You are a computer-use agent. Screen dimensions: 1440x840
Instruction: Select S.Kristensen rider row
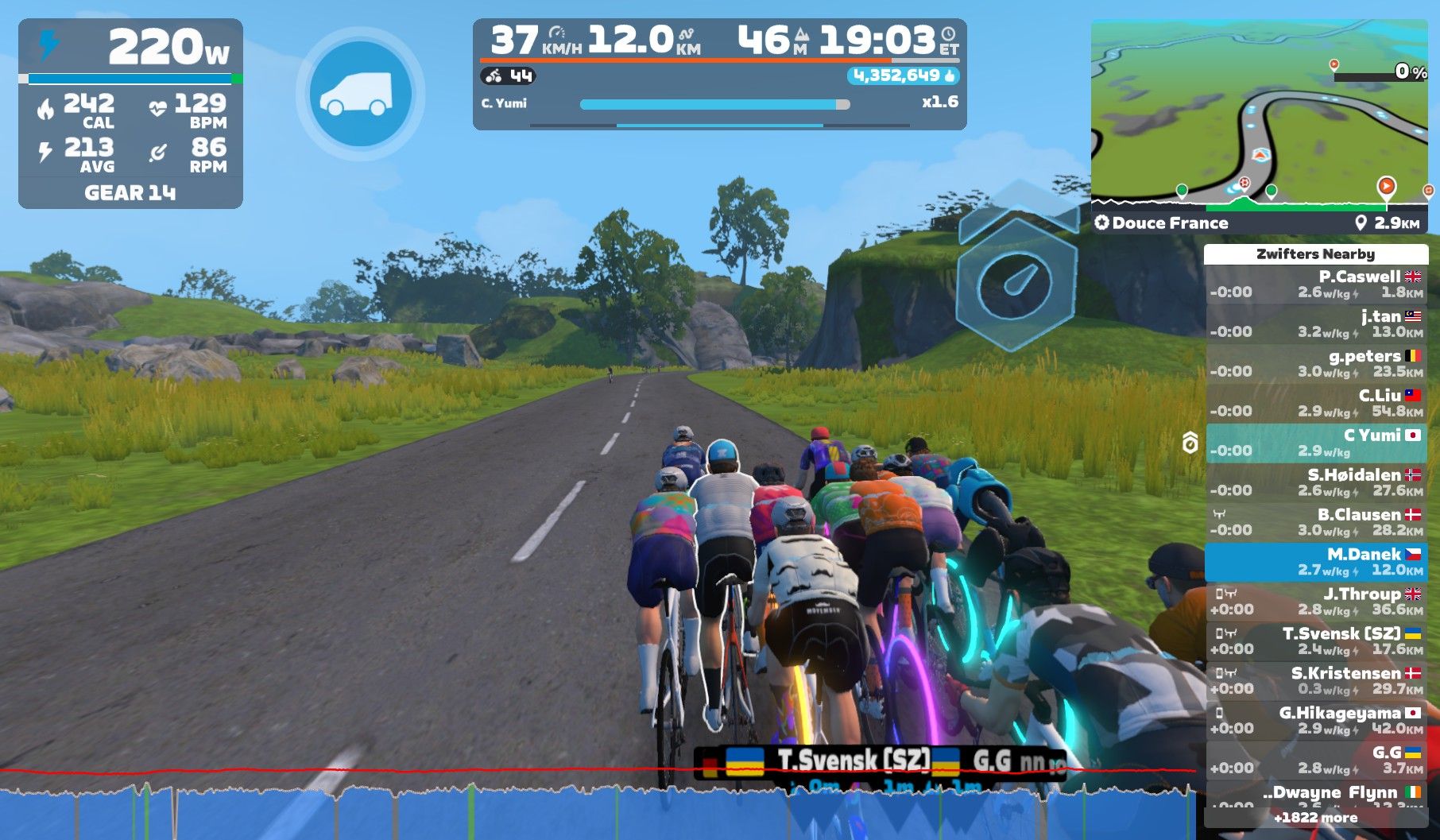(x=1316, y=682)
